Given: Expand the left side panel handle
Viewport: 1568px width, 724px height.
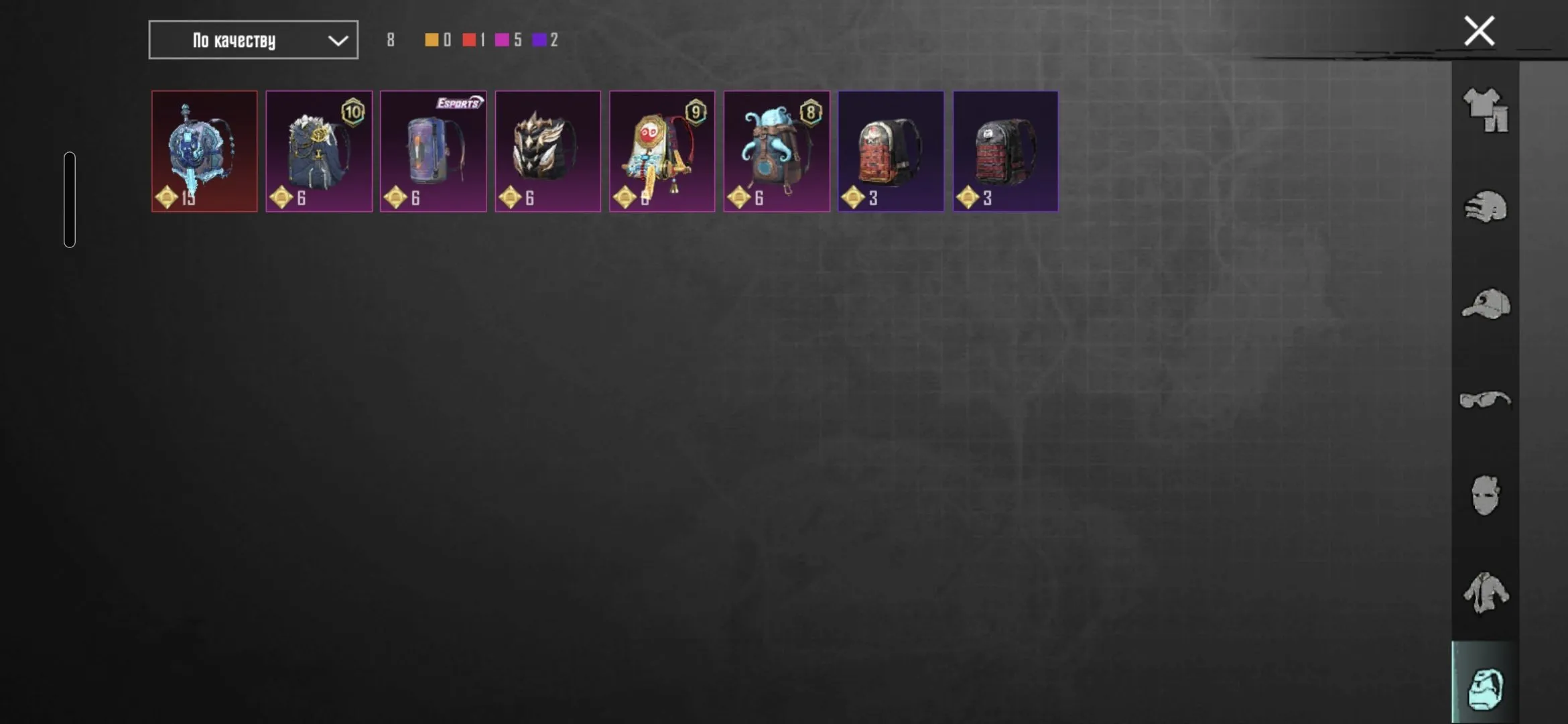Looking at the screenshot, I should 70,198.
